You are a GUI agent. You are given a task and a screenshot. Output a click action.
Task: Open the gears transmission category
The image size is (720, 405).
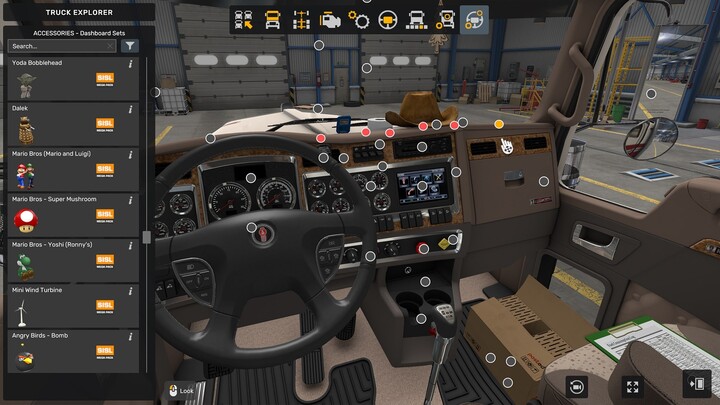click(359, 20)
